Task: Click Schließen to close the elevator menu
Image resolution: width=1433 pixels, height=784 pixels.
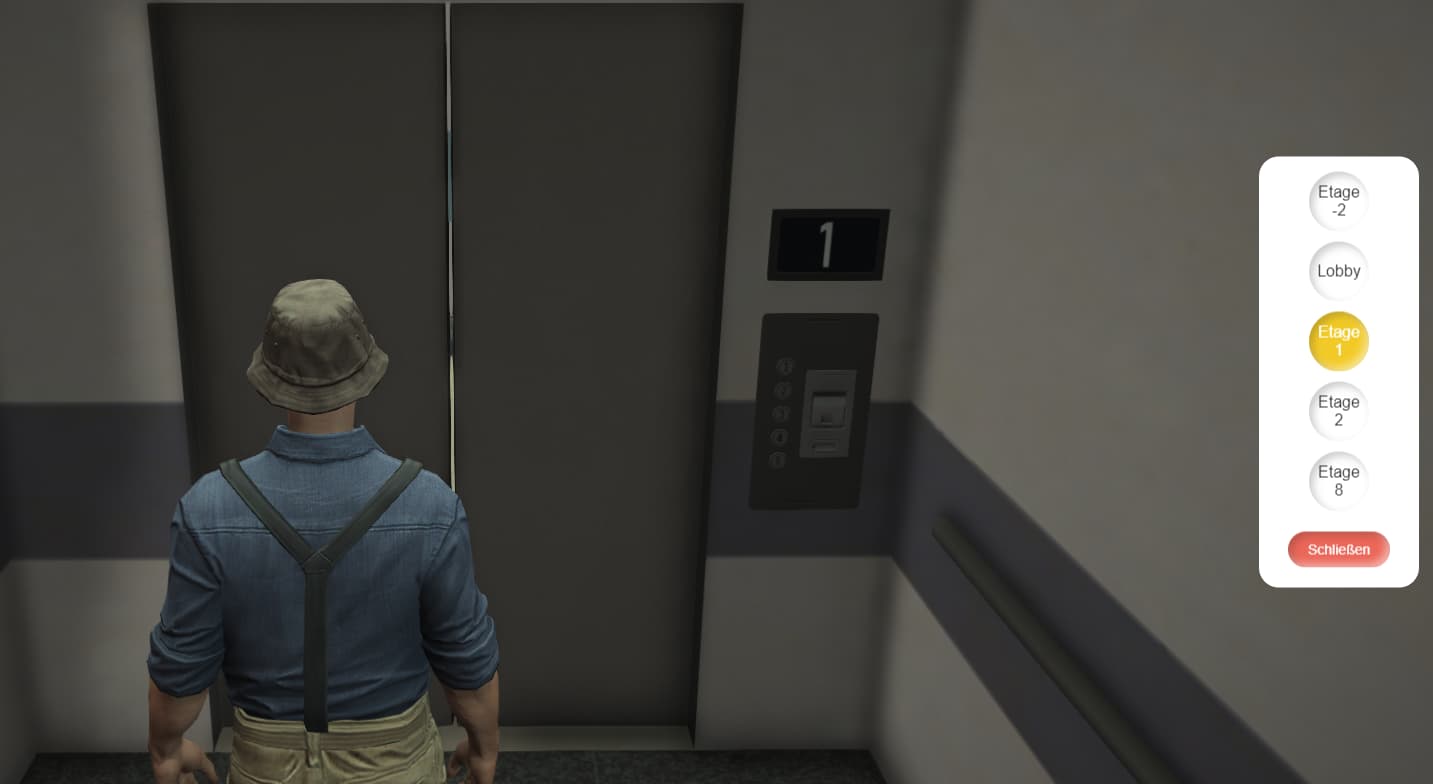Action: point(1338,549)
